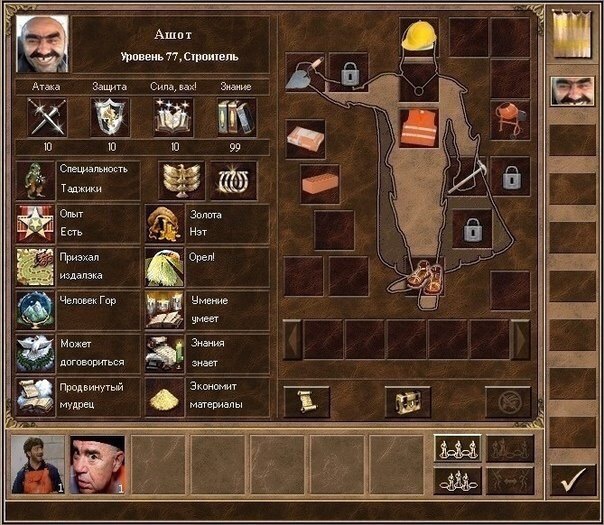Select the work boots slot
The image size is (604, 525).
tap(418, 277)
